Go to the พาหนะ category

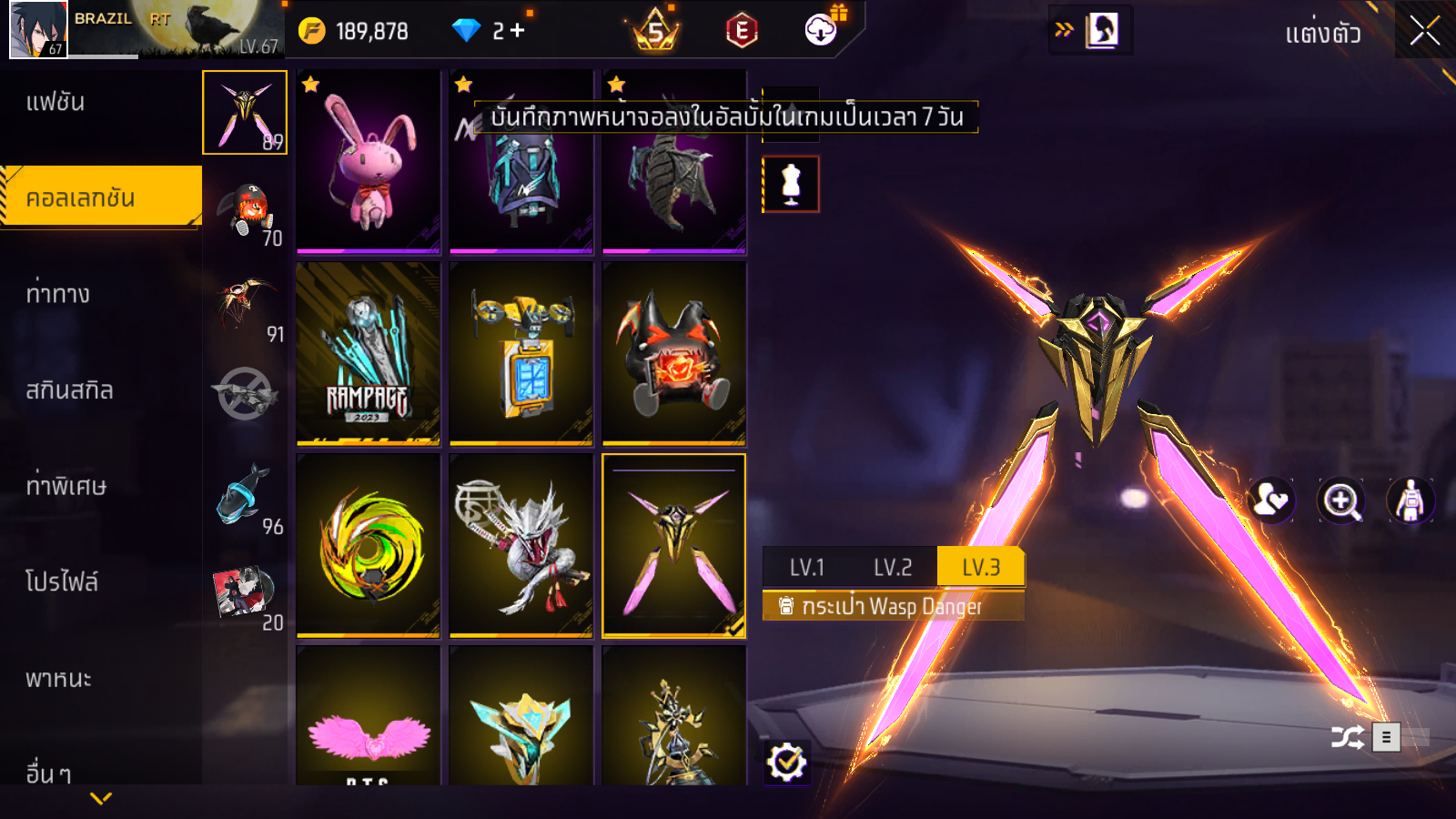(58, 678)
